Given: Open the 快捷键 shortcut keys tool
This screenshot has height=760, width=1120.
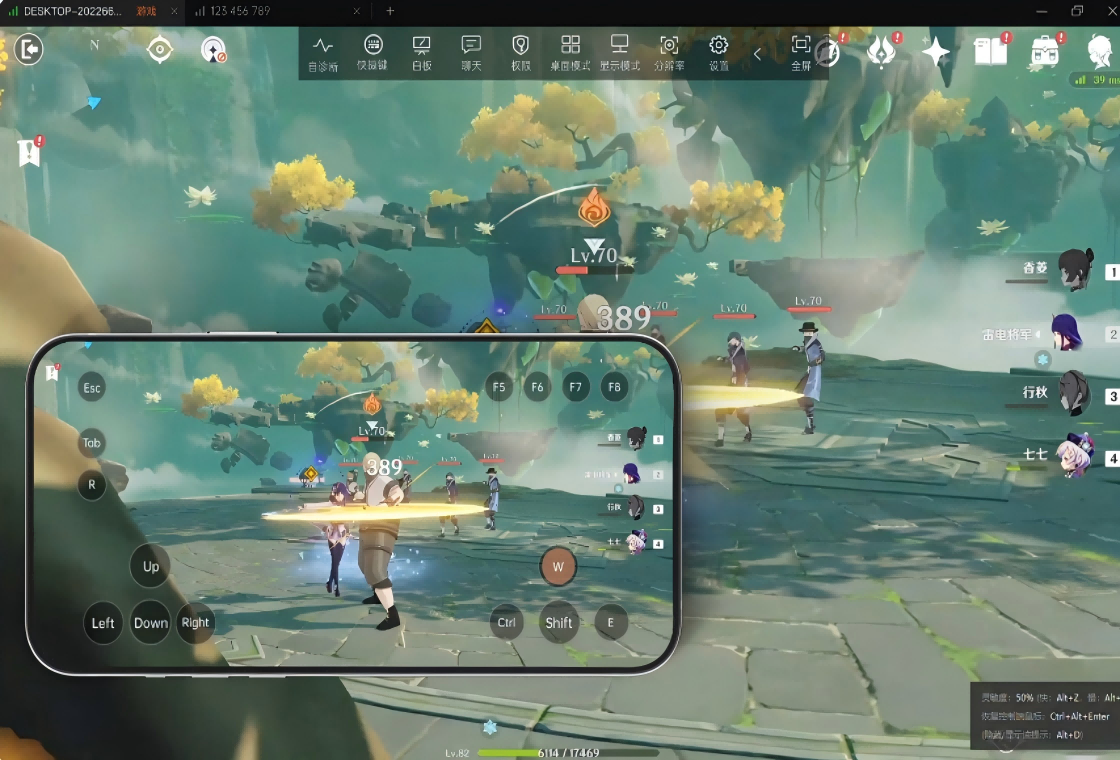Looking at the screenshot, I should point(373,52).
